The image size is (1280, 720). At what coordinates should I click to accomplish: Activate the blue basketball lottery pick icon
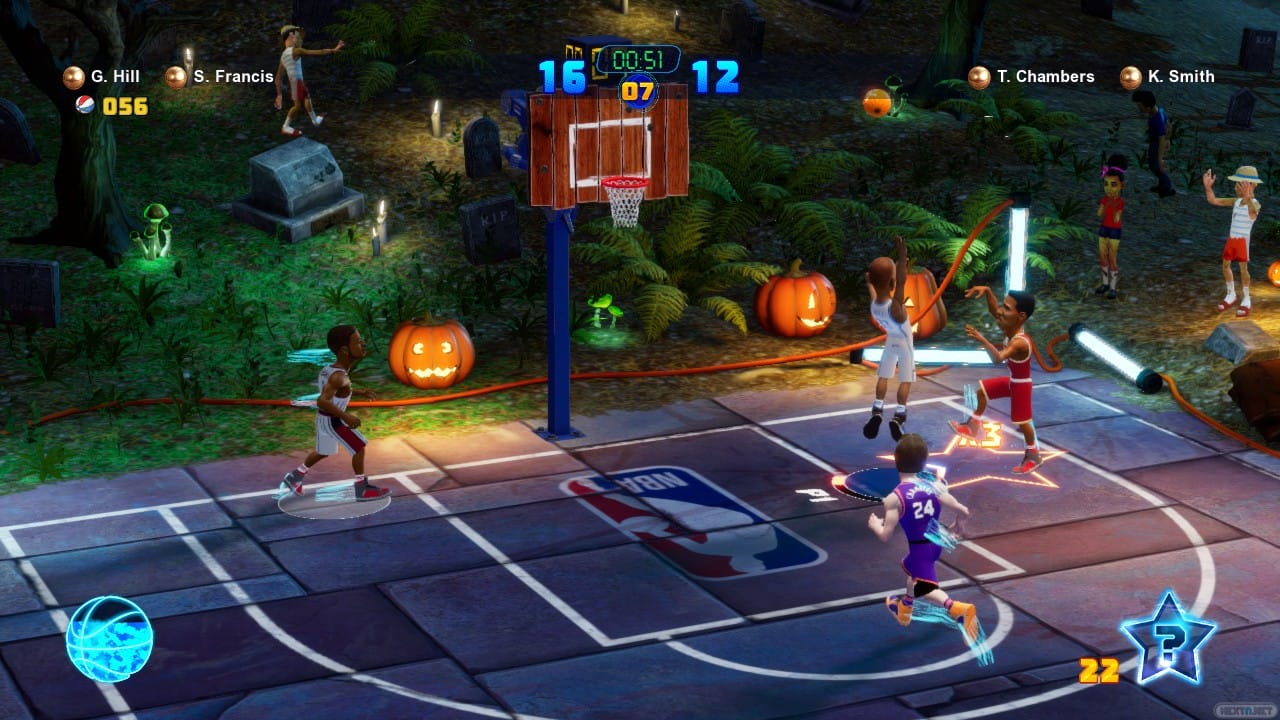point(109,639)
